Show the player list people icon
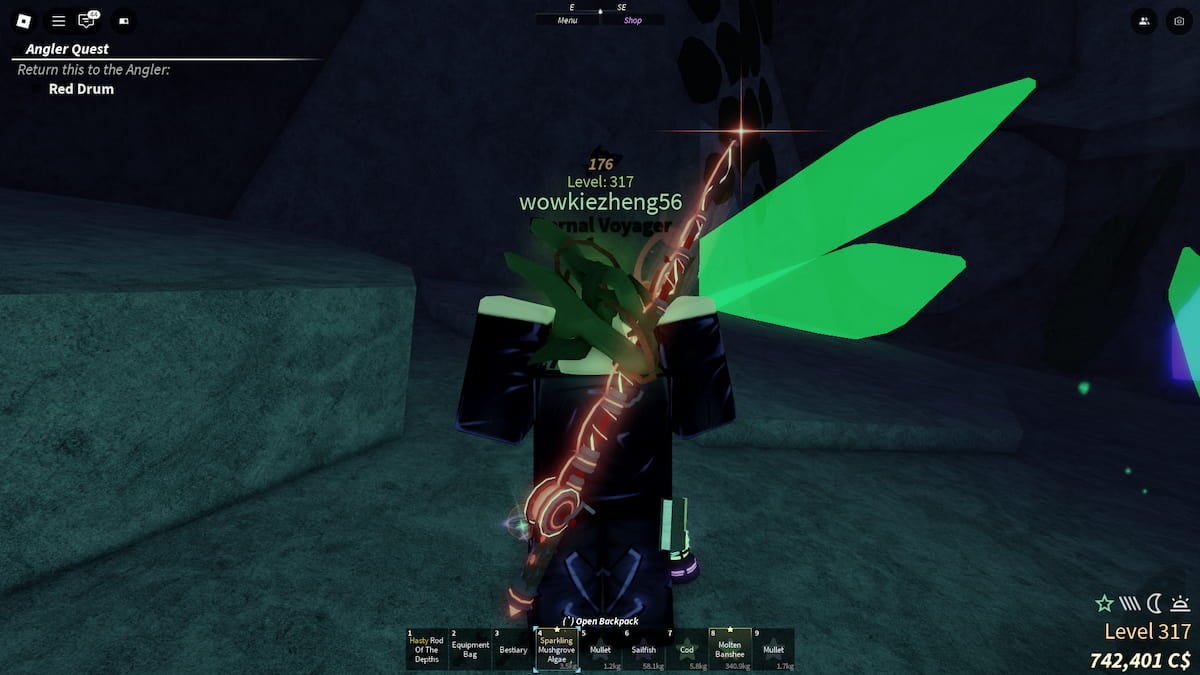The height and width of the screenshot is (675, 1200). (x=1143, y=20)
